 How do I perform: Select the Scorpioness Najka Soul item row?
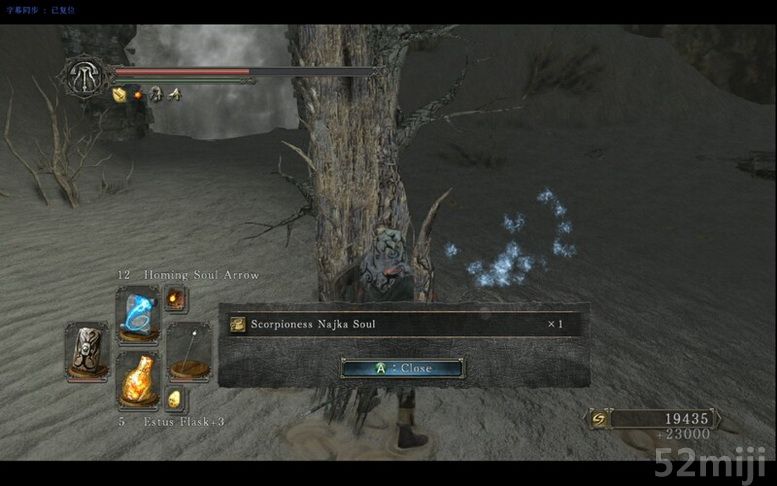click(400, 324)
